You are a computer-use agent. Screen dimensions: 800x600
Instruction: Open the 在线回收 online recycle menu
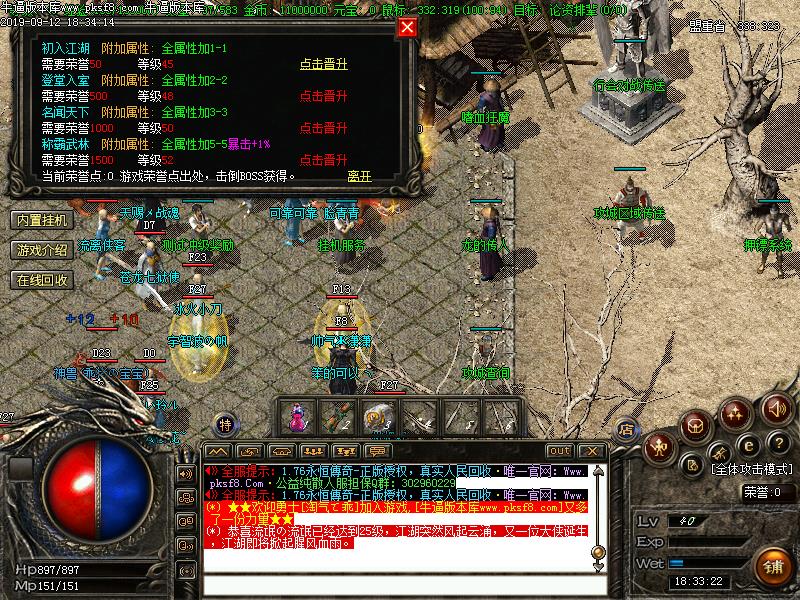click(41, 279)
